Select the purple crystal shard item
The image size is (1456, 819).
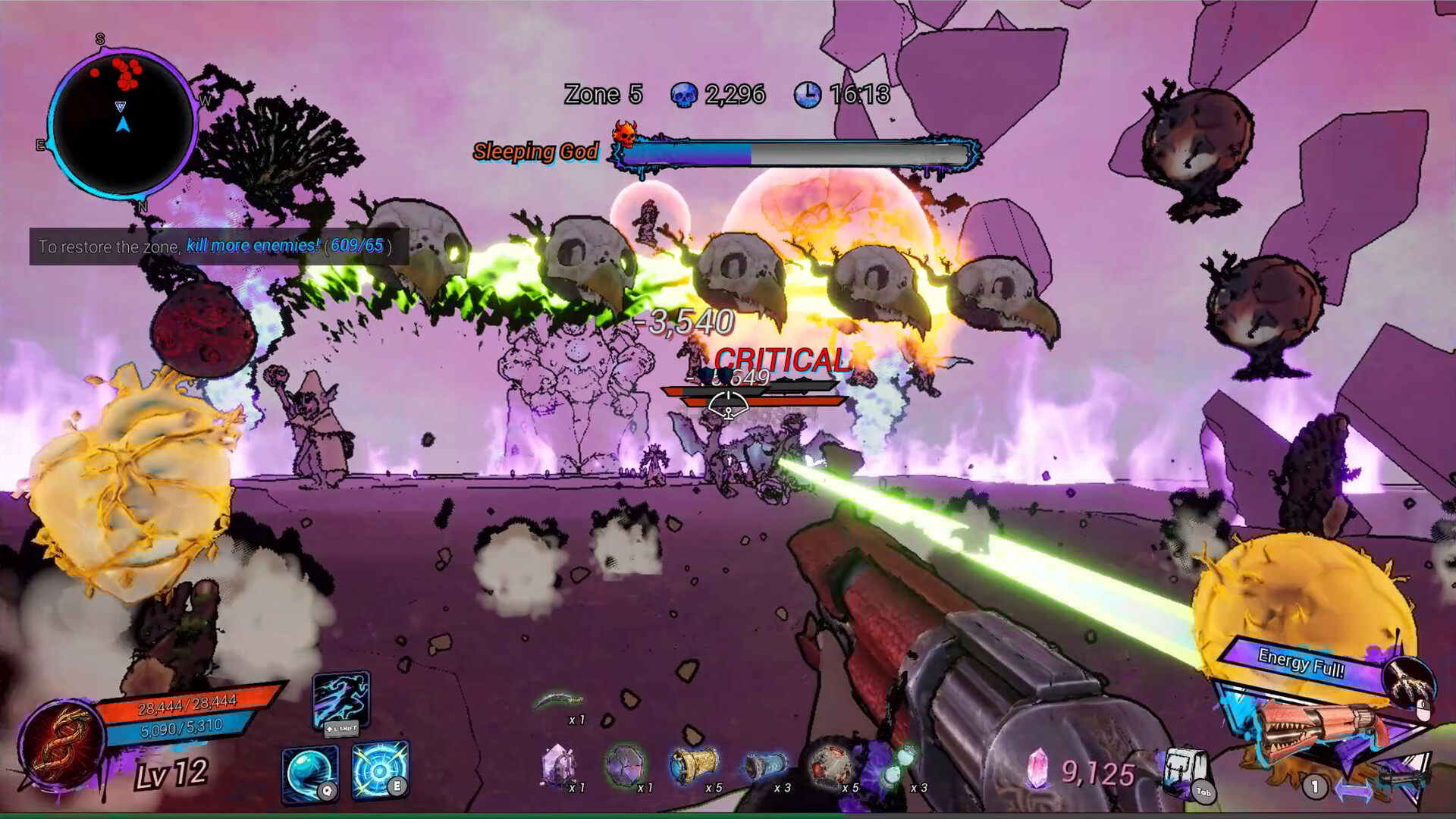[559, 764]
